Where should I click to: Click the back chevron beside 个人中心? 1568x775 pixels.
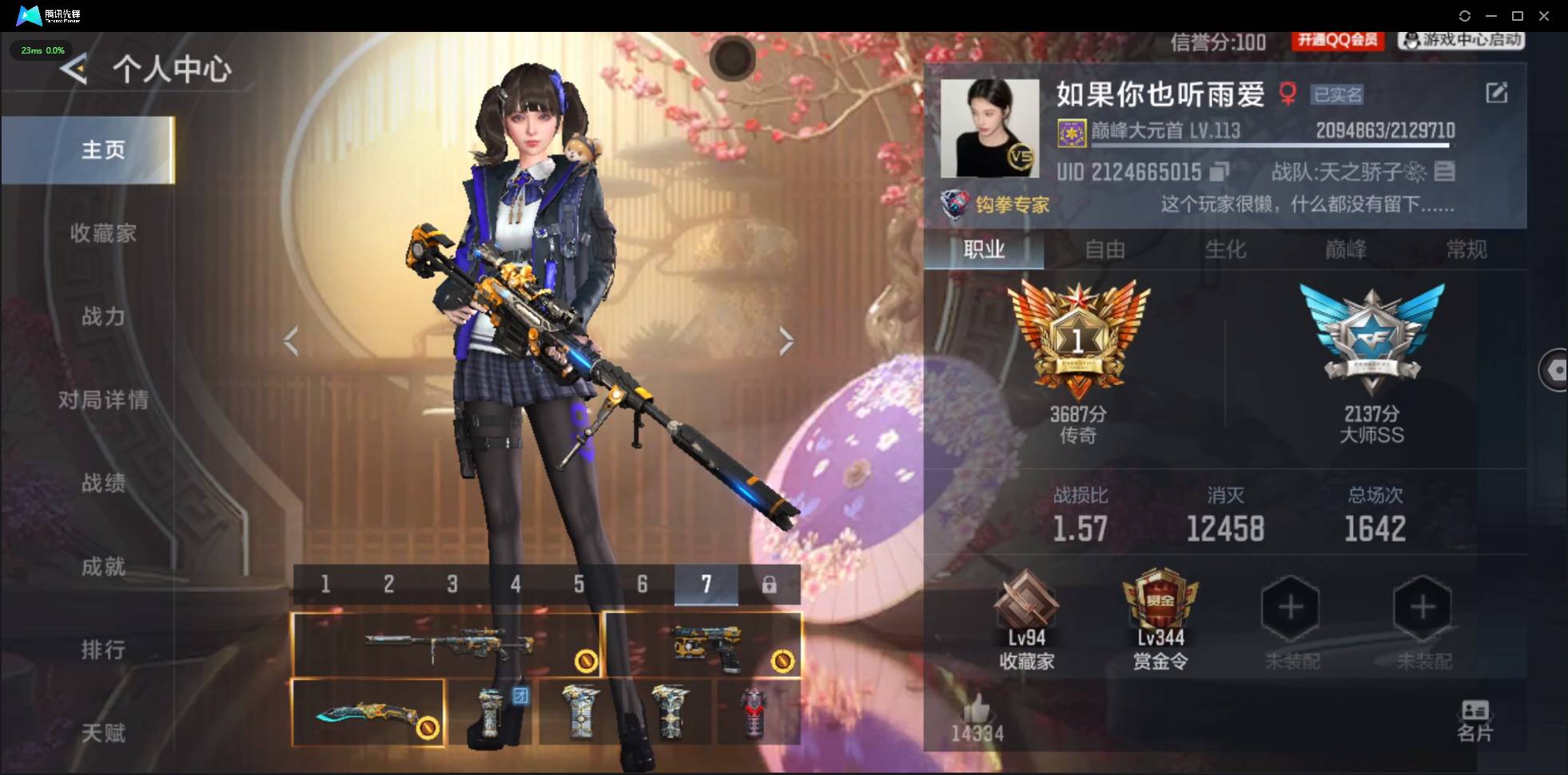(73, 70)
